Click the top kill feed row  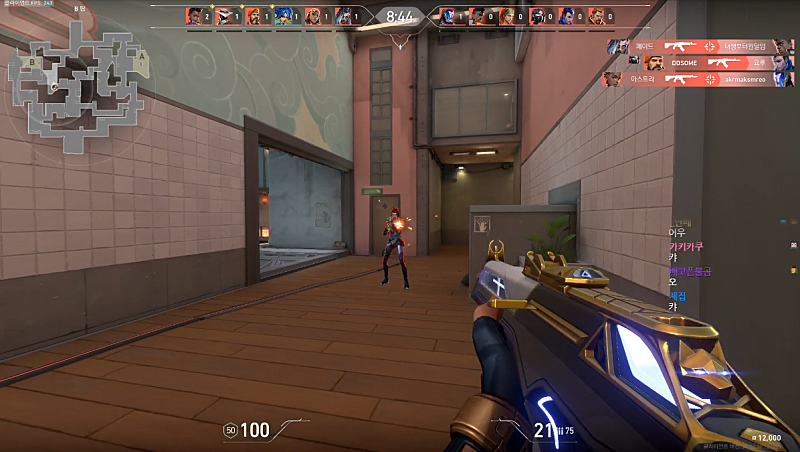(x=700, y=46)
